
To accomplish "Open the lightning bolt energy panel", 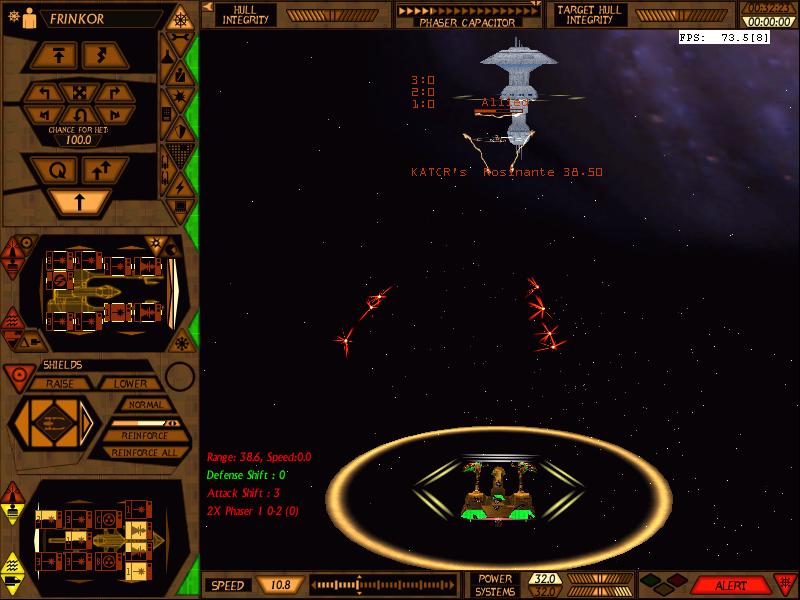I will [179, 186].
